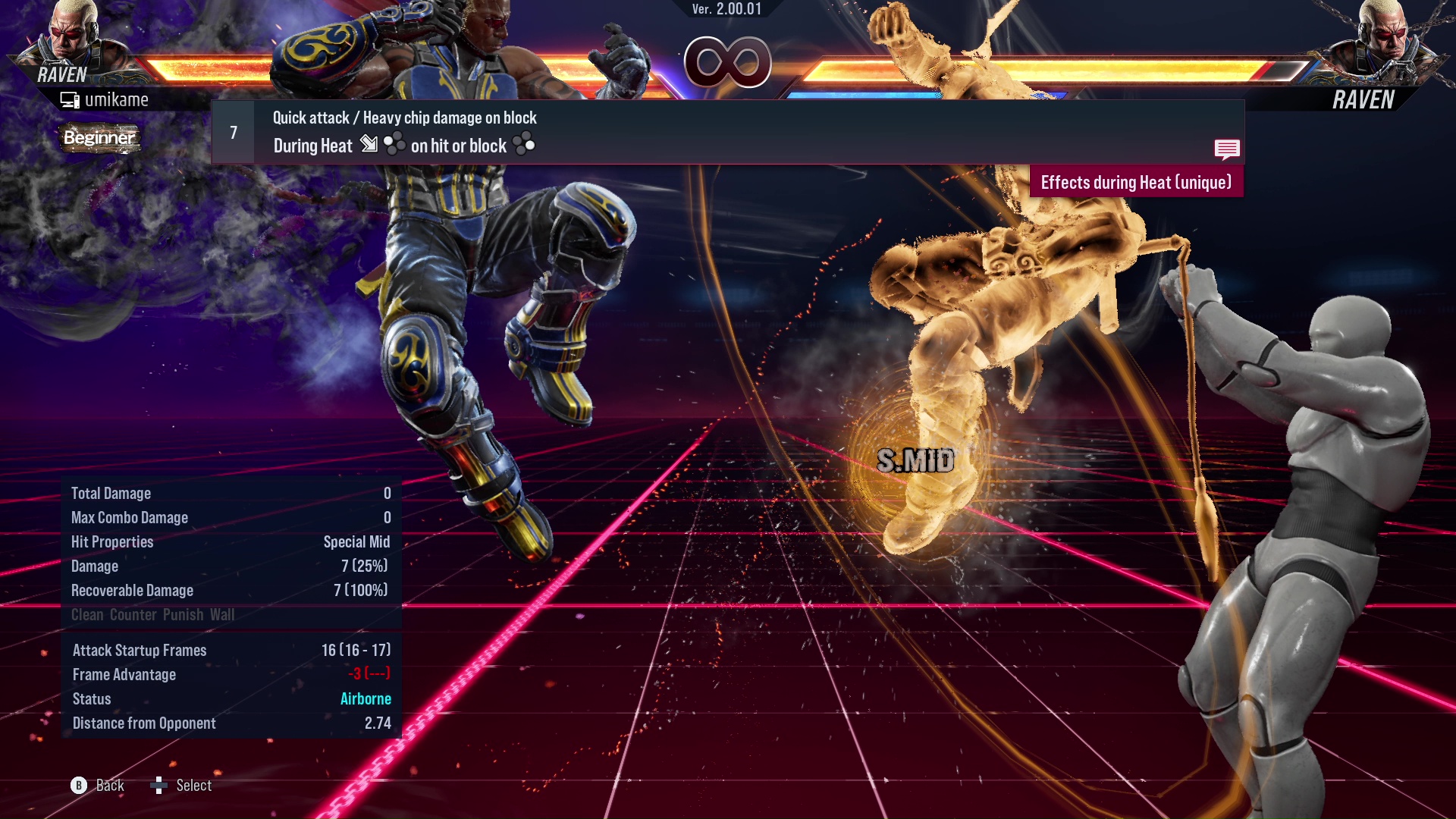This screenshot has width=1456, height=819.
Task: Click the monitor icon beside umikame
Action: click(x=69, y=99)
